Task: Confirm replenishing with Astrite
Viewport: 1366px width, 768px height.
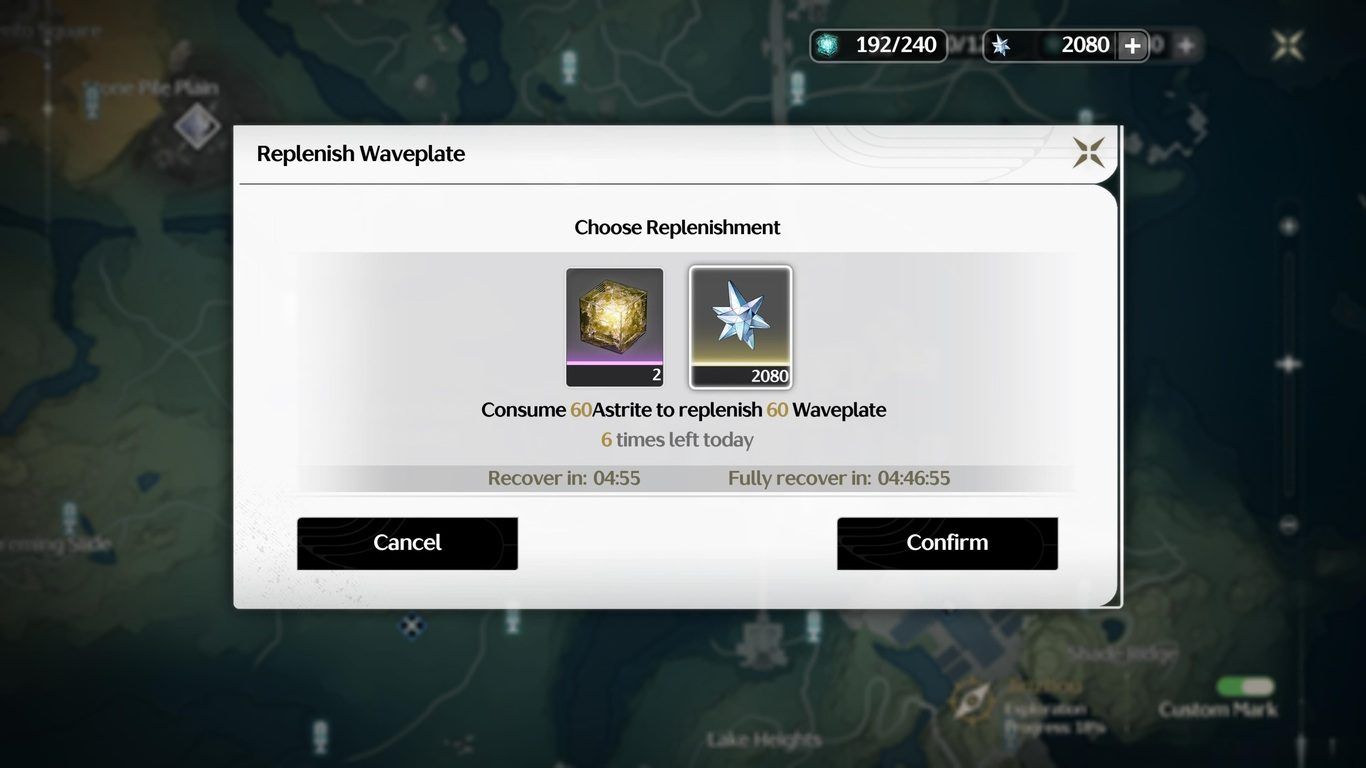Action: [x=947, y=543]
